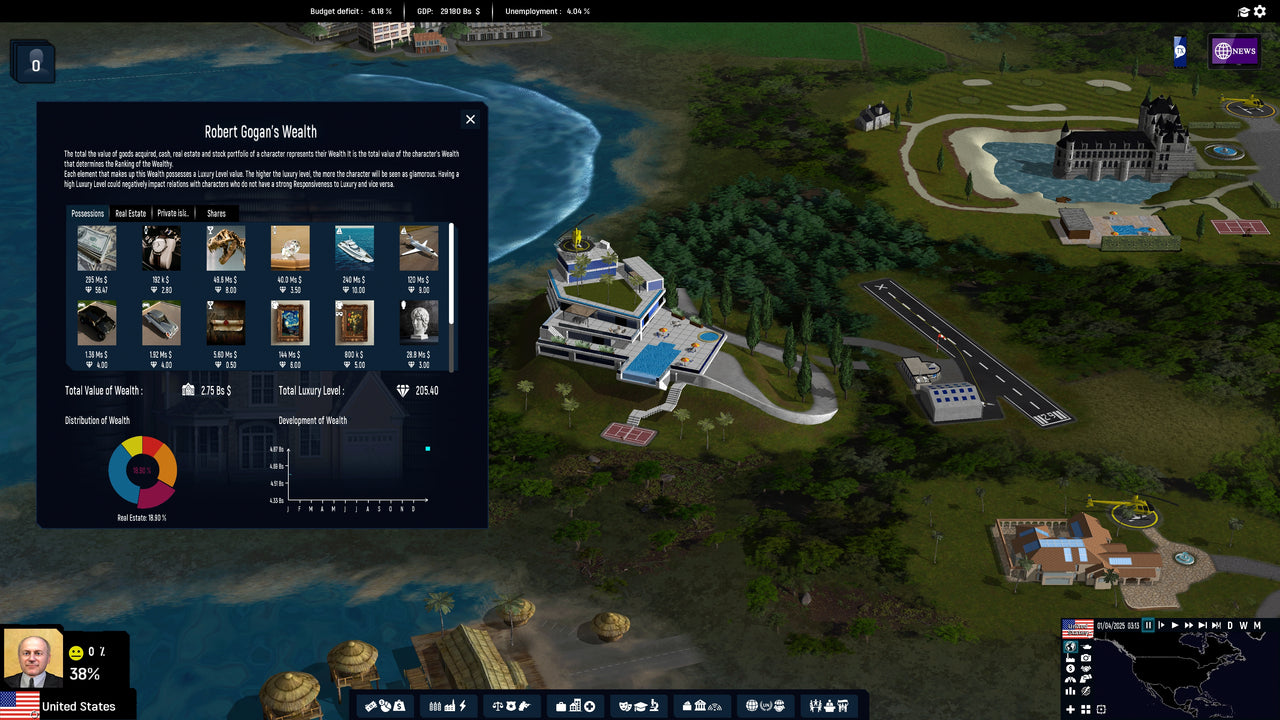Open the Social Affairs panel on toolbar far right
Screen dimensions: 1280x720
(x=829, y=705)
